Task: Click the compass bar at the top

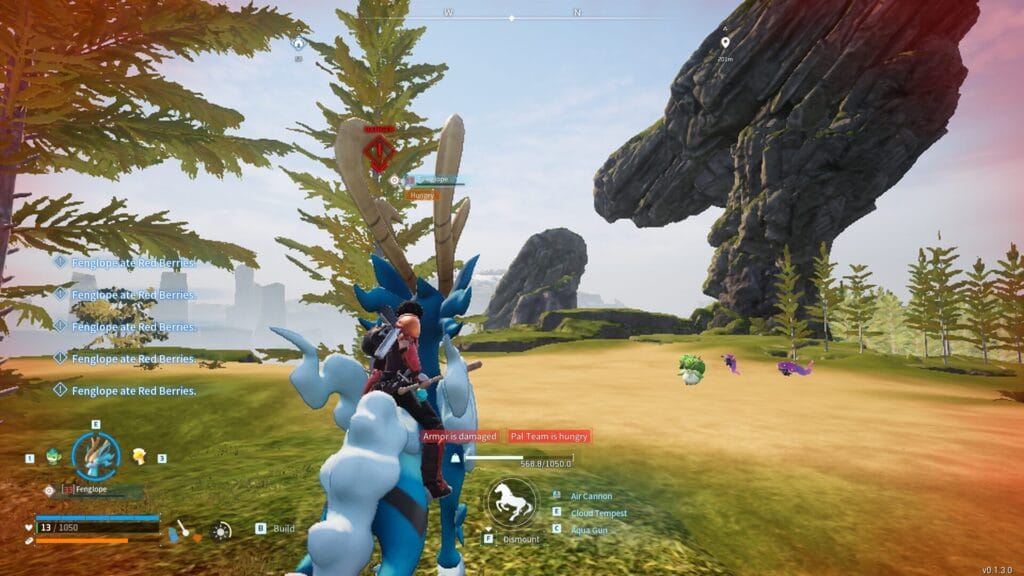Action: click(512, 17)
